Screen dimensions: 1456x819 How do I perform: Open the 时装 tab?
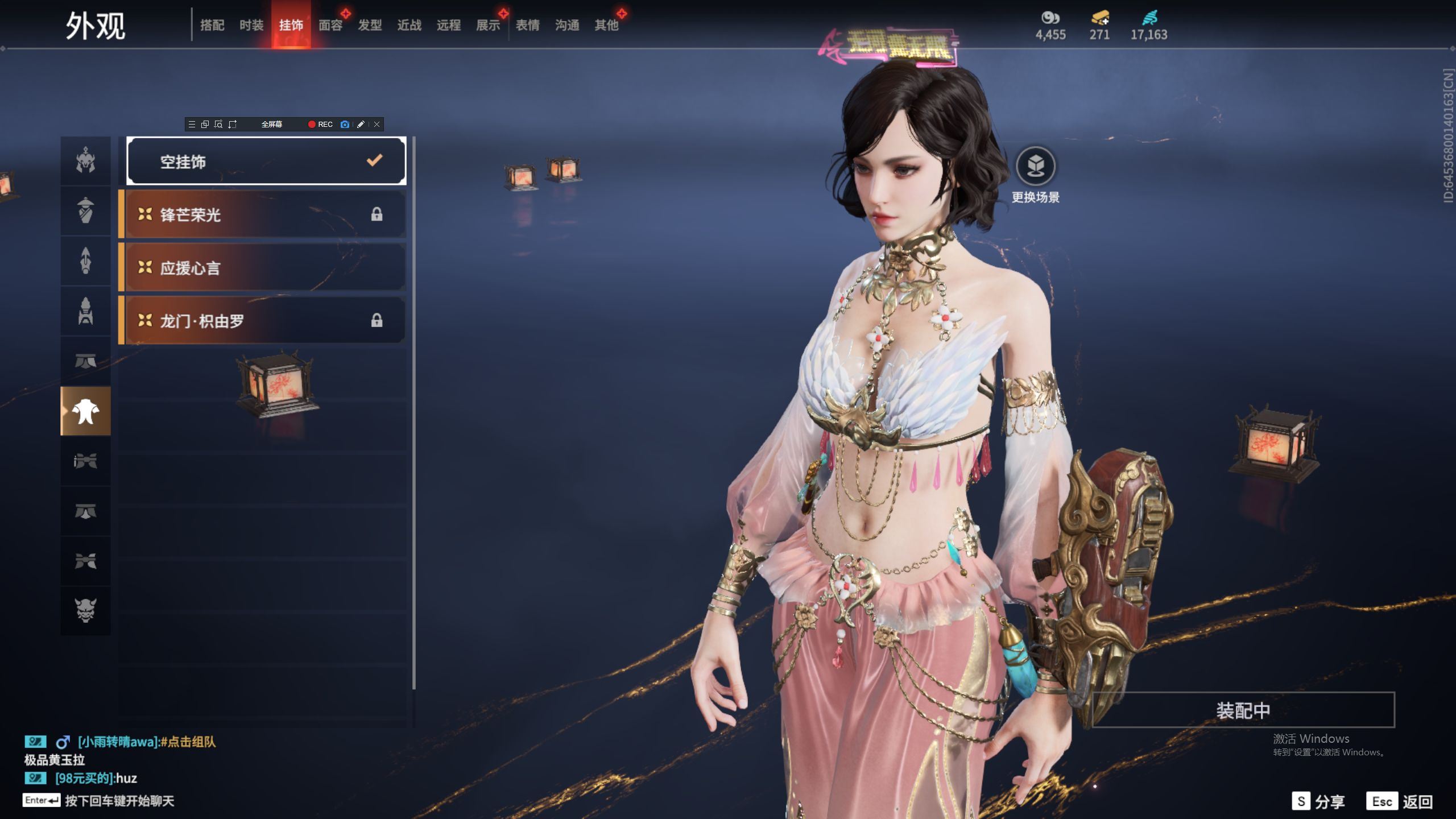(x=251, y=26)
